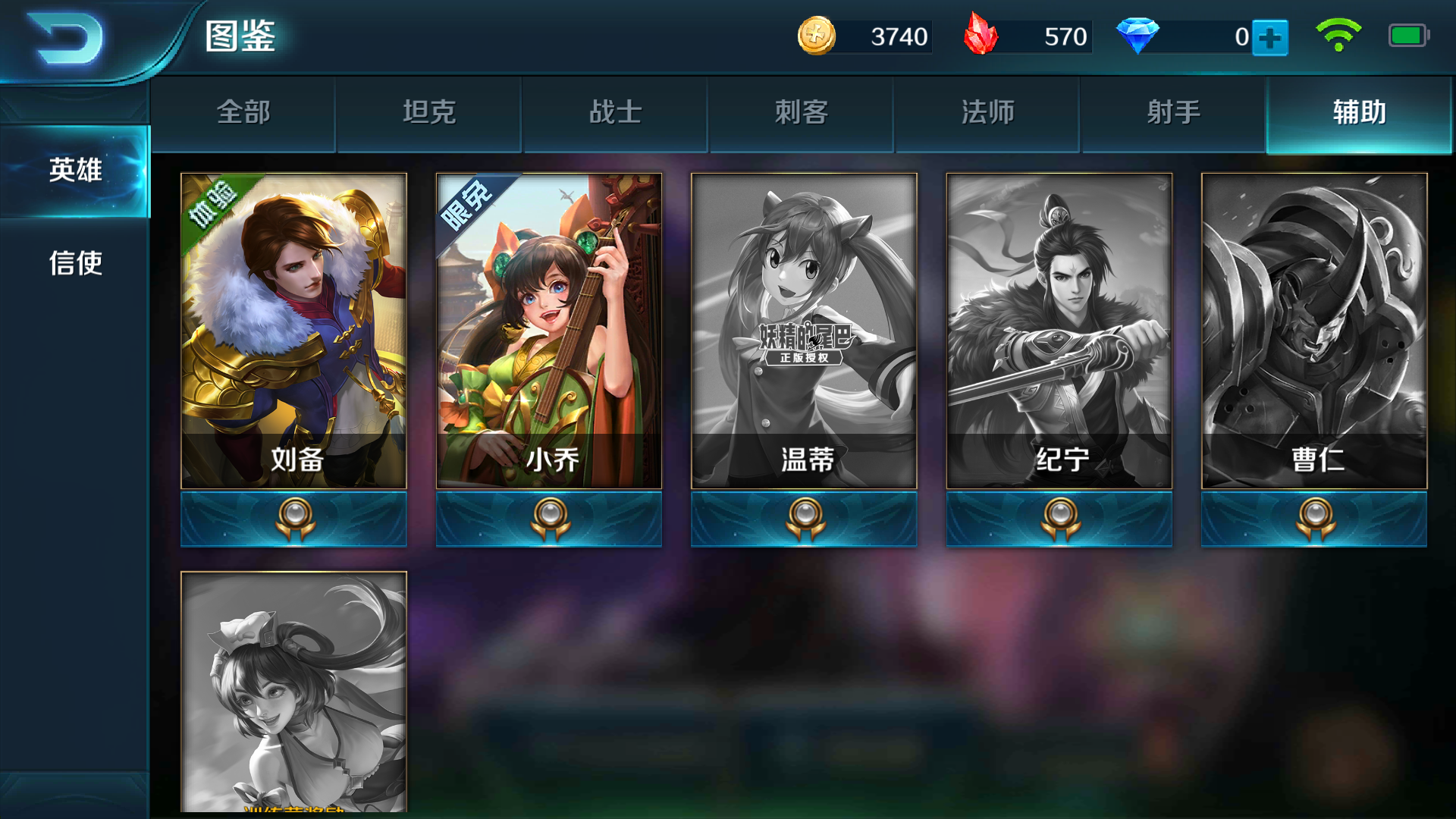Switch to the 英雄 sidebar section
This screenshot has height=819, width=1456.
74,171
